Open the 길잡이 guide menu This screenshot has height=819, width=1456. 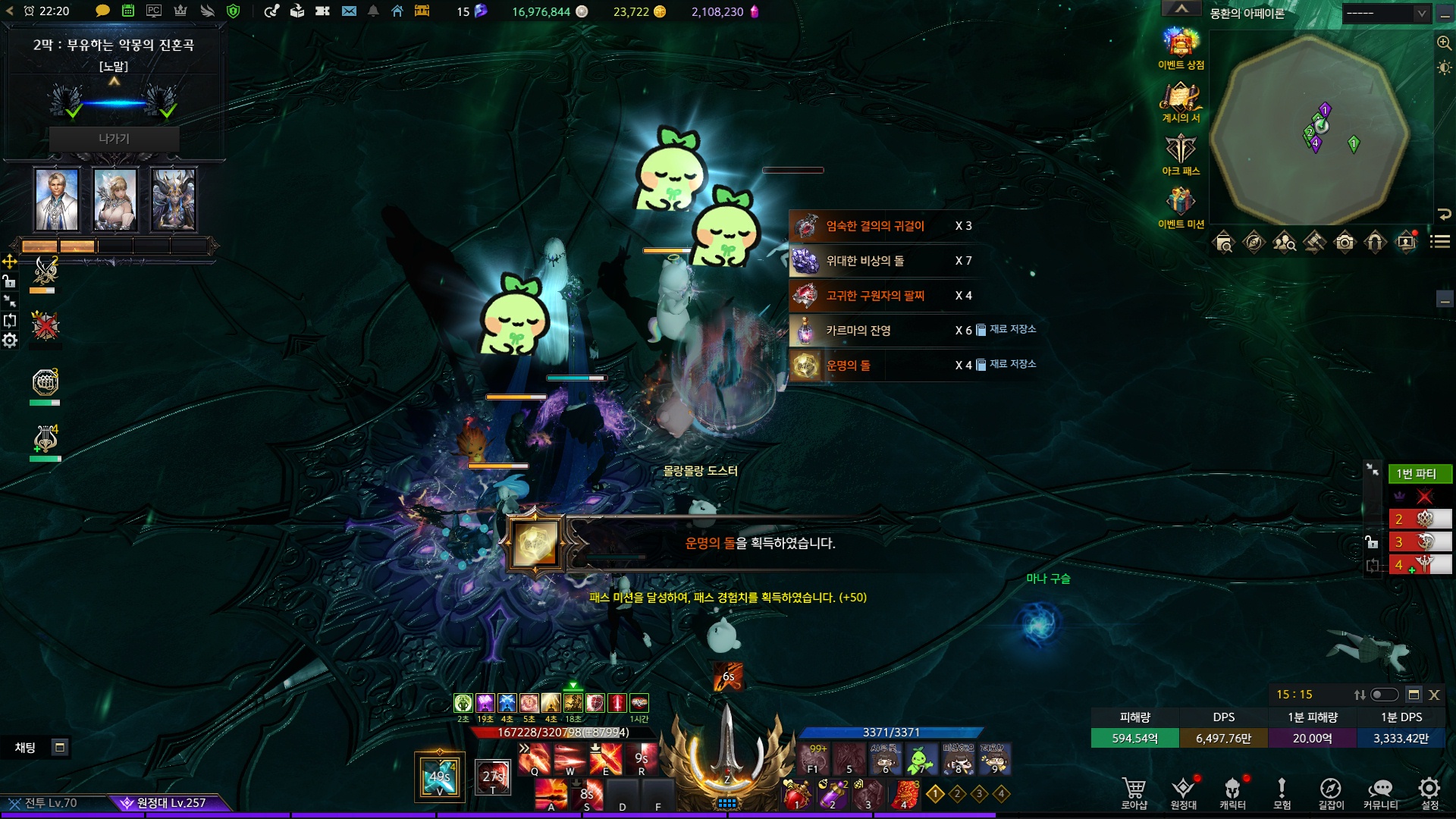click(x=1331, y=791)
